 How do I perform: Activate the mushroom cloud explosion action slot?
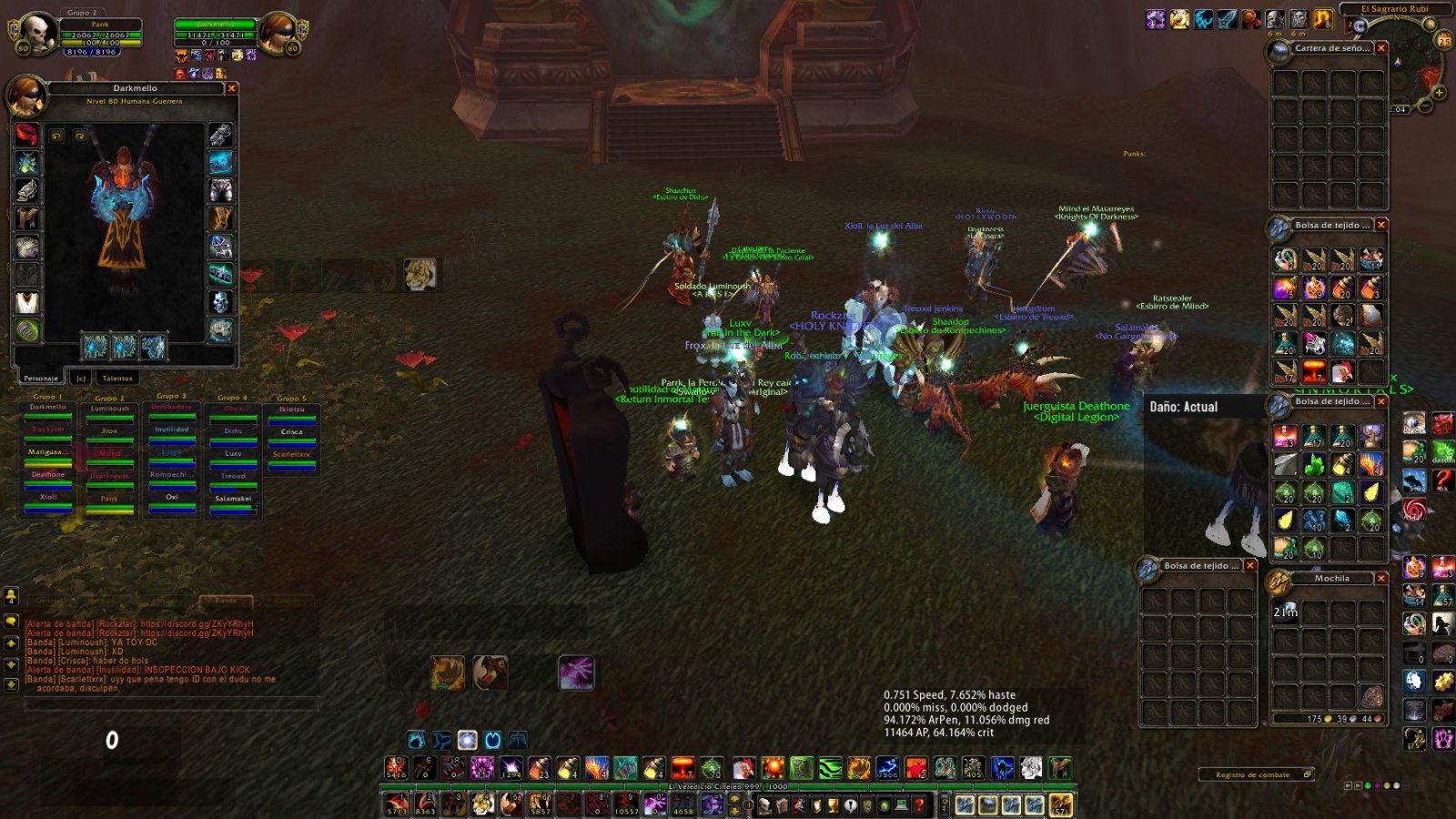682,767
